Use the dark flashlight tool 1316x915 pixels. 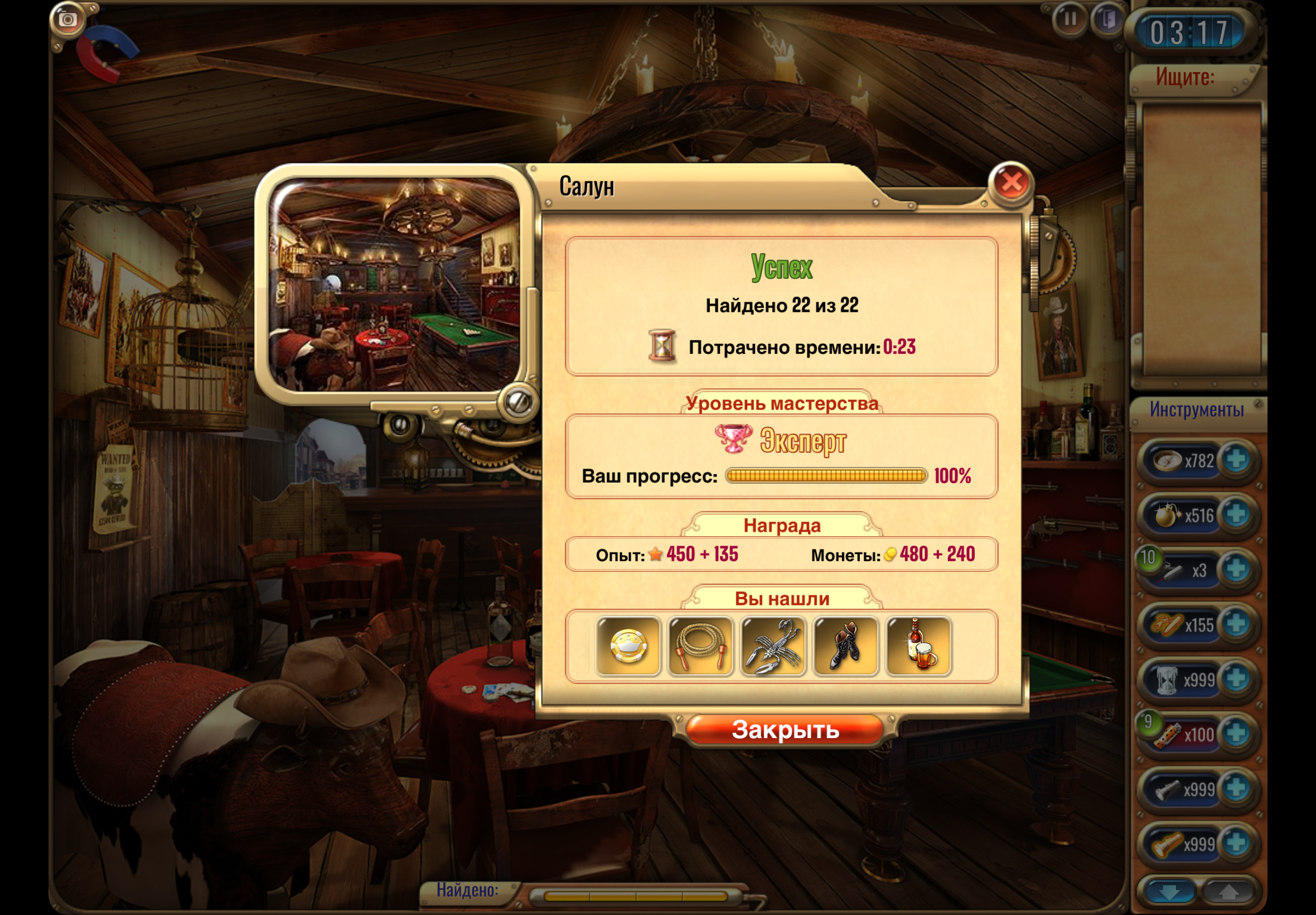coord(1167,790)
